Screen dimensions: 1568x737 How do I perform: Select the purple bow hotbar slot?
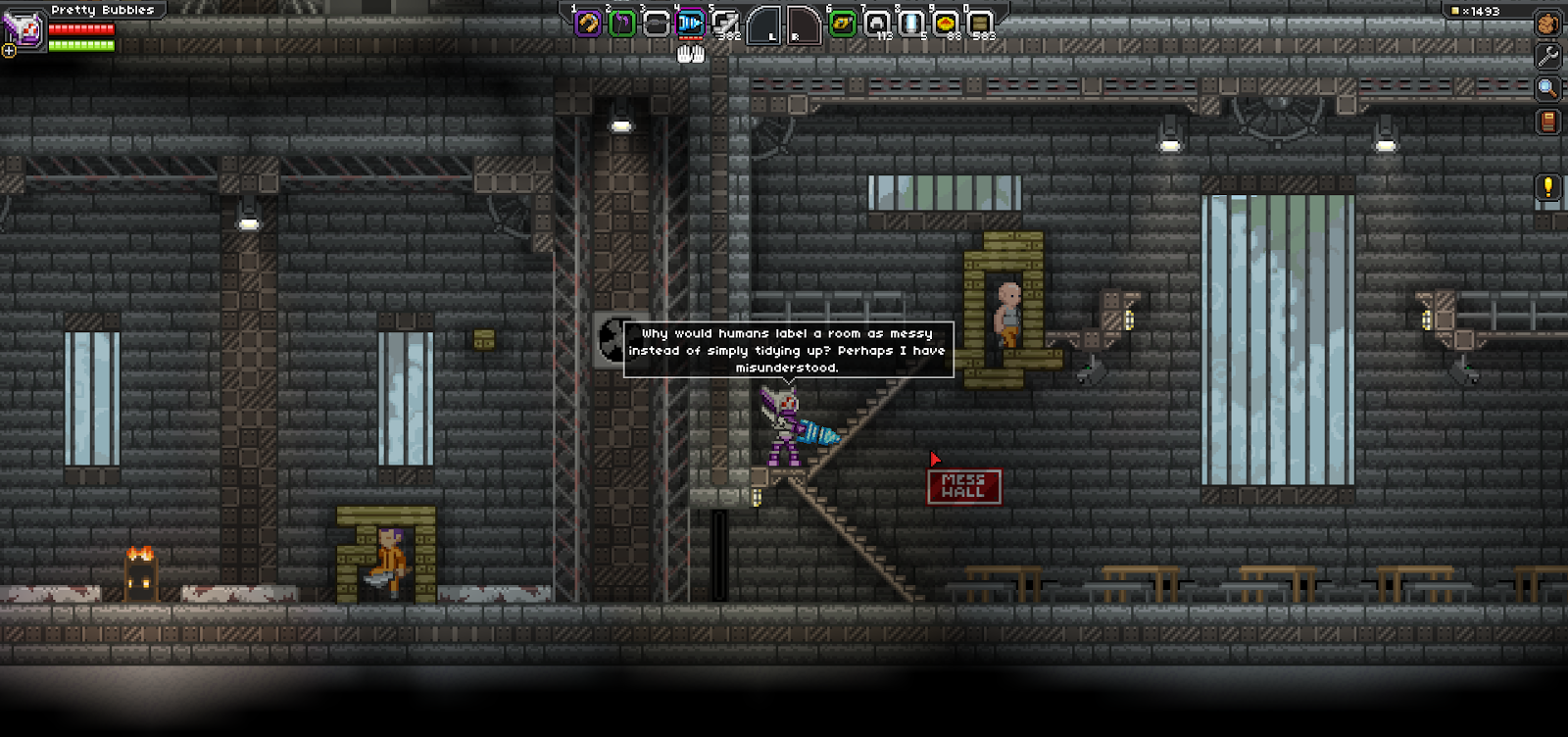pos(621,23)
